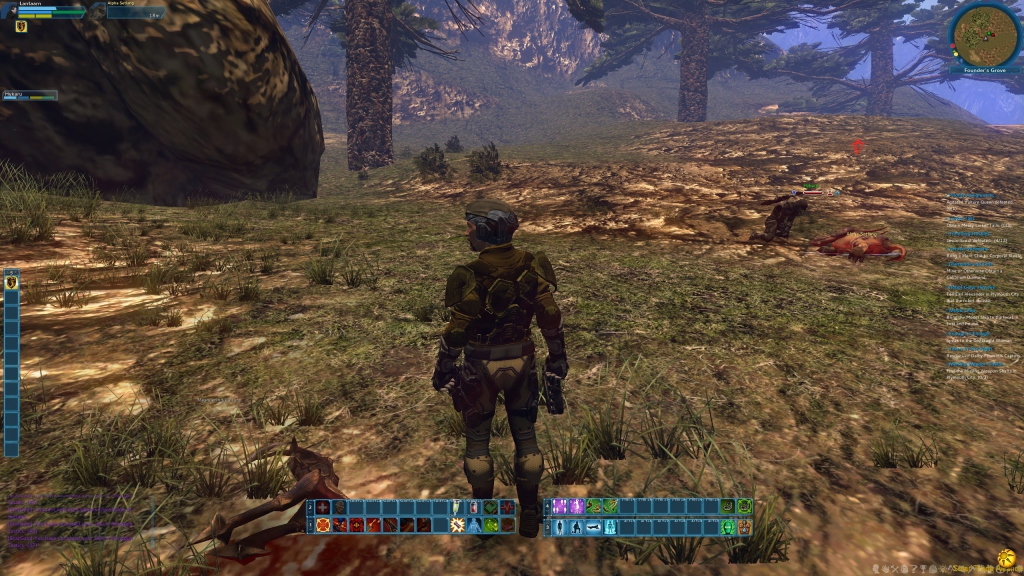This screenshot has width=1024, height=576.
Task: Use the blue standing figure ability on the left hotbar
Action: [475, 525]
